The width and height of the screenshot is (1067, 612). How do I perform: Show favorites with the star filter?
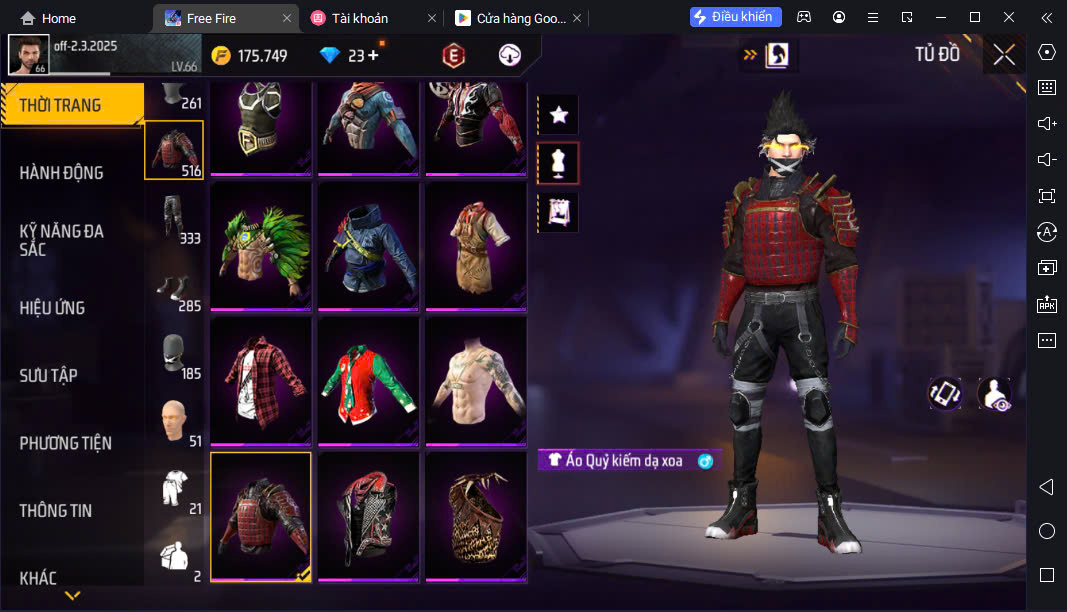[x=559, y=115]
